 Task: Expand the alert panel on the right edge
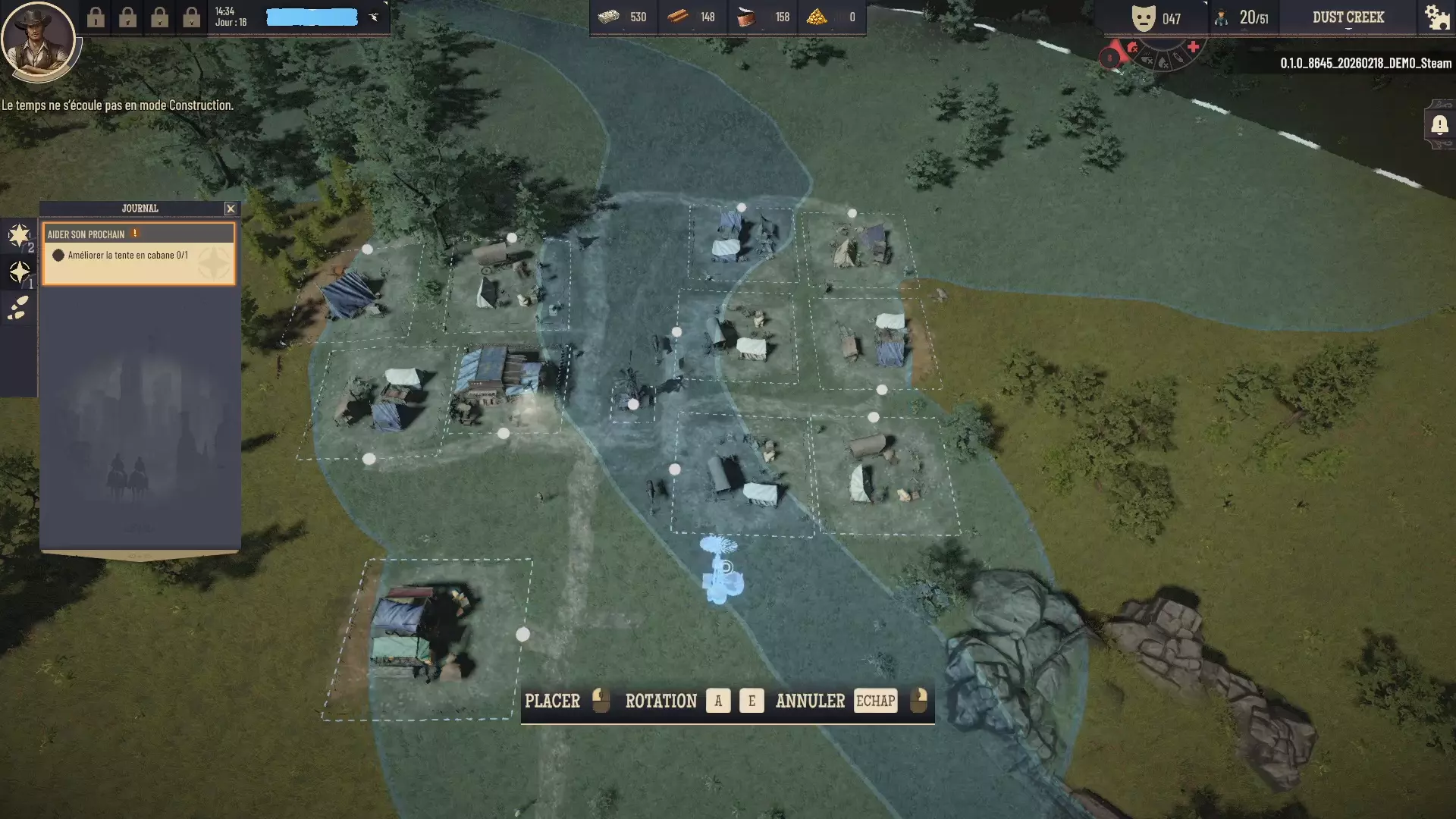point(1441,126)
